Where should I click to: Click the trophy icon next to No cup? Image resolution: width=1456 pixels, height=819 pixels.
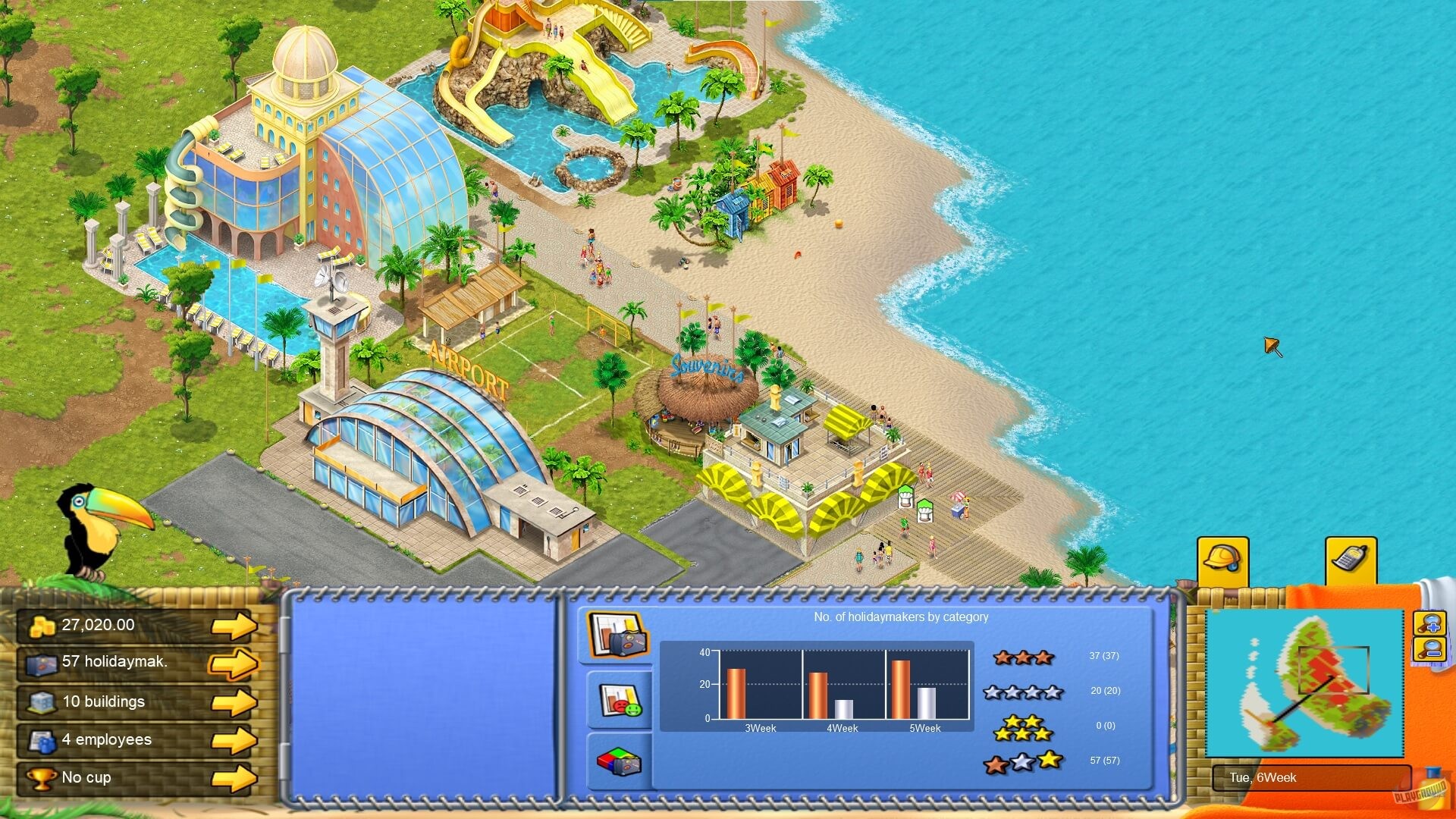(x=39, y=777)
